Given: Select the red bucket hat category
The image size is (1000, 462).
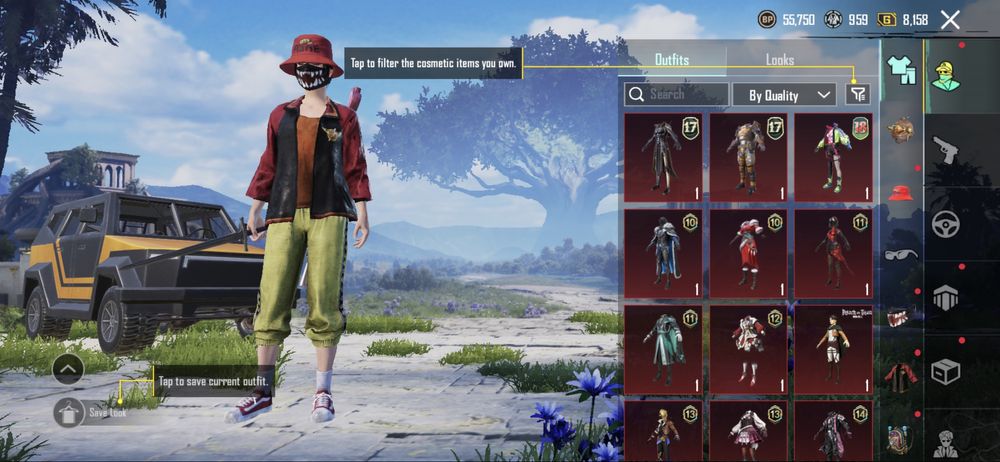Looking at the screenshot, I should (x=901, y=193).
